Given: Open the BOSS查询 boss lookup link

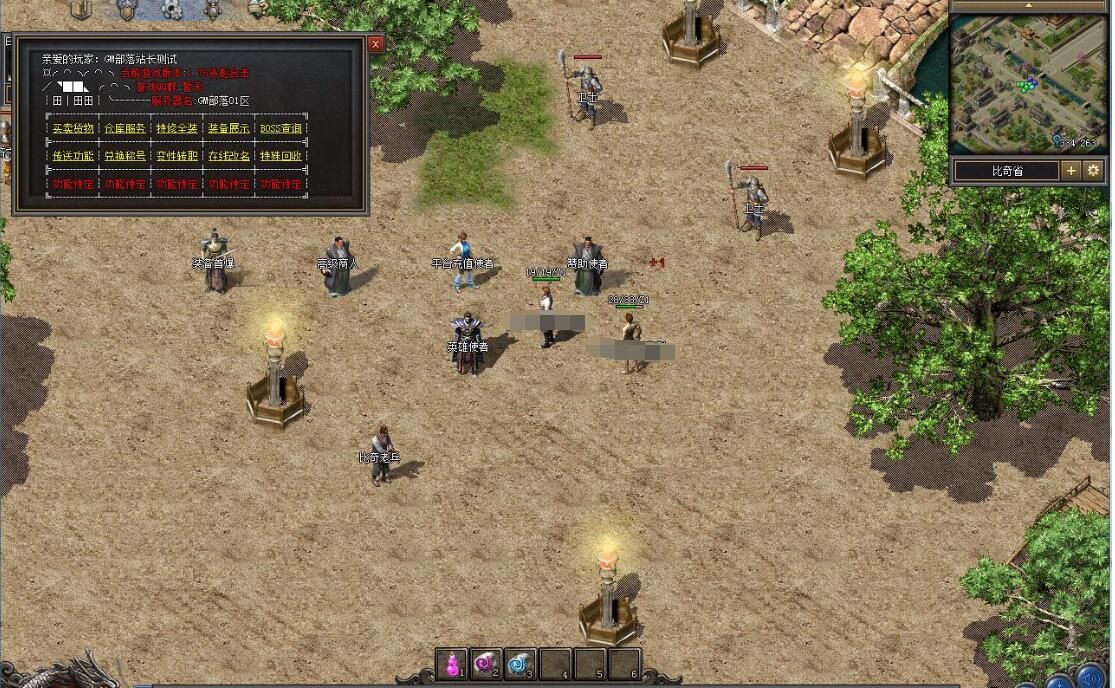Looking at the screenshot, I should tap(281, 129).
